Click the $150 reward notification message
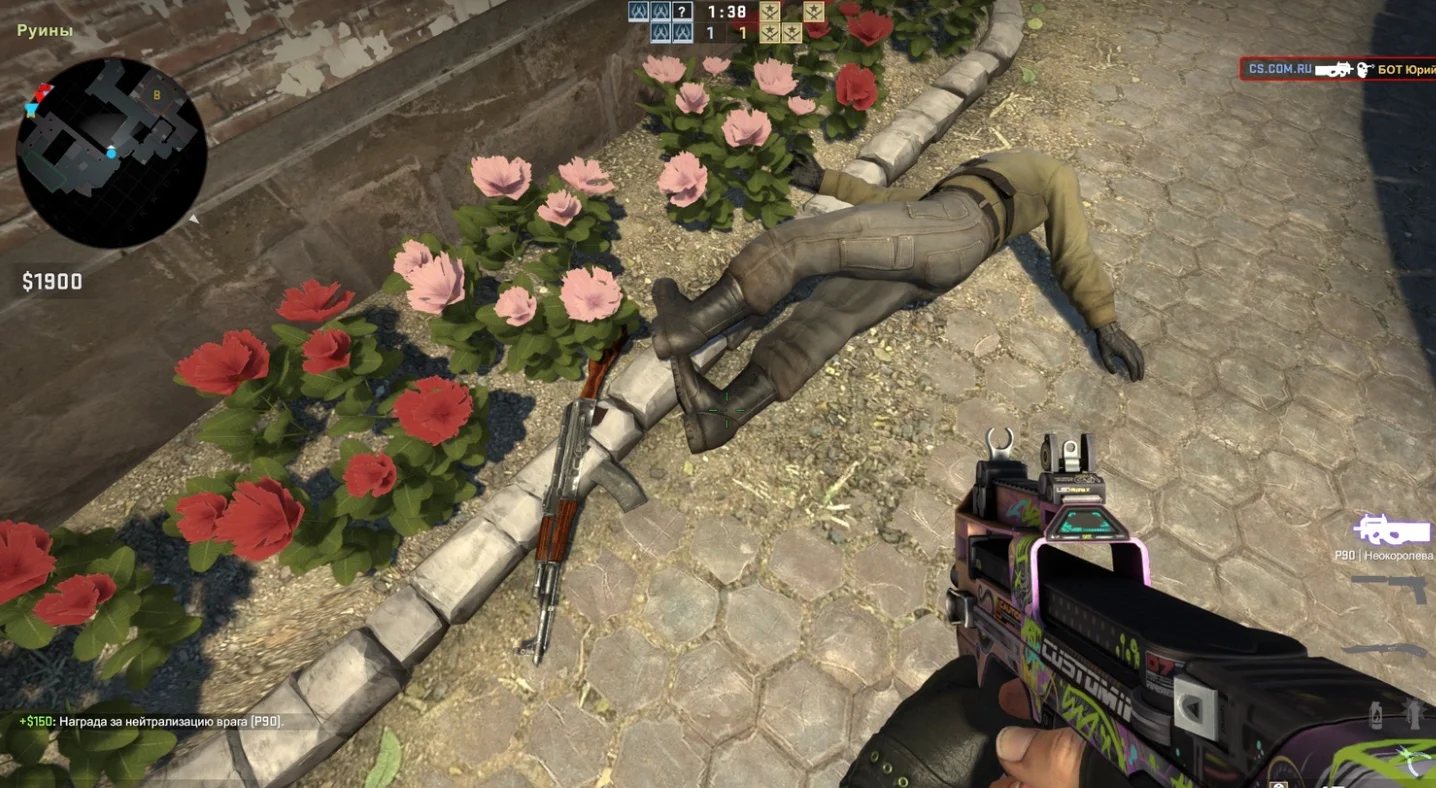The height and width of the screenshot is (788, 1436). tap(152, 721)
